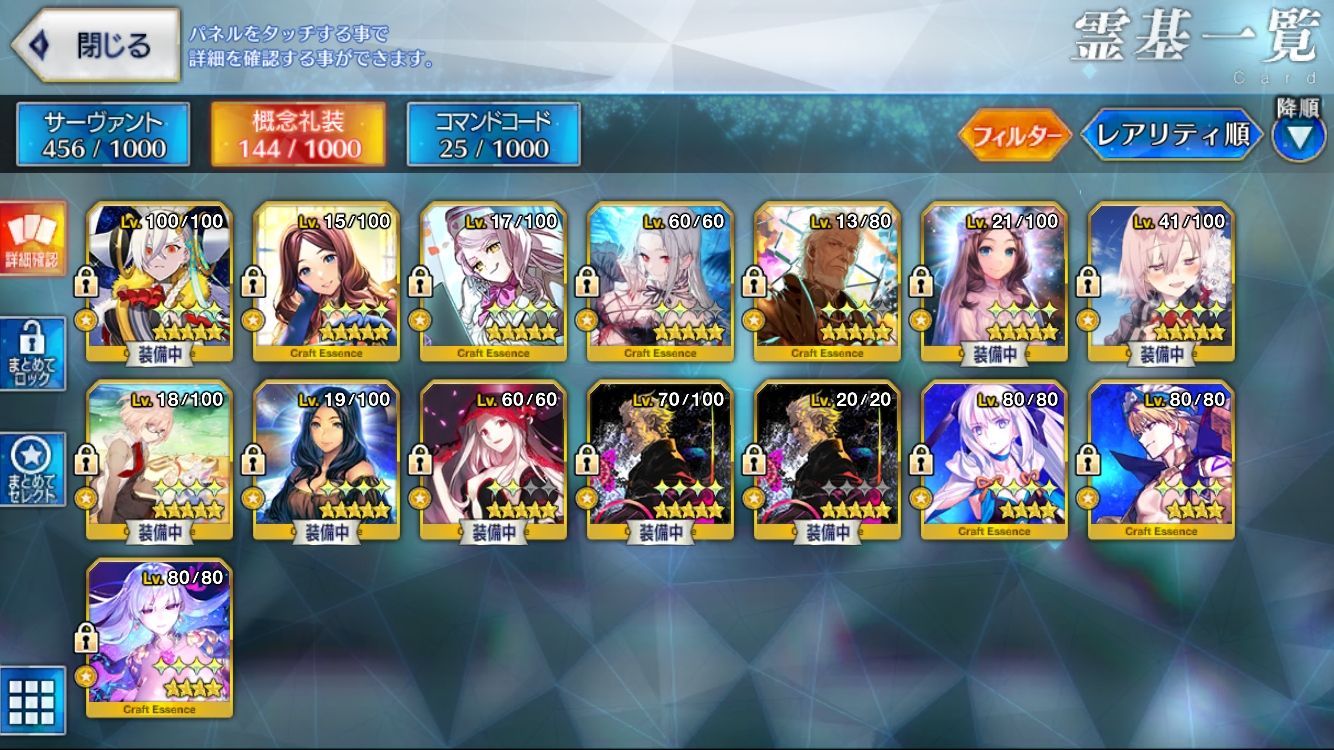The image size is (1334, 750).
Task: Select the 概念礼装 tab
Action: pyautogui.click(x=299, y=135)
